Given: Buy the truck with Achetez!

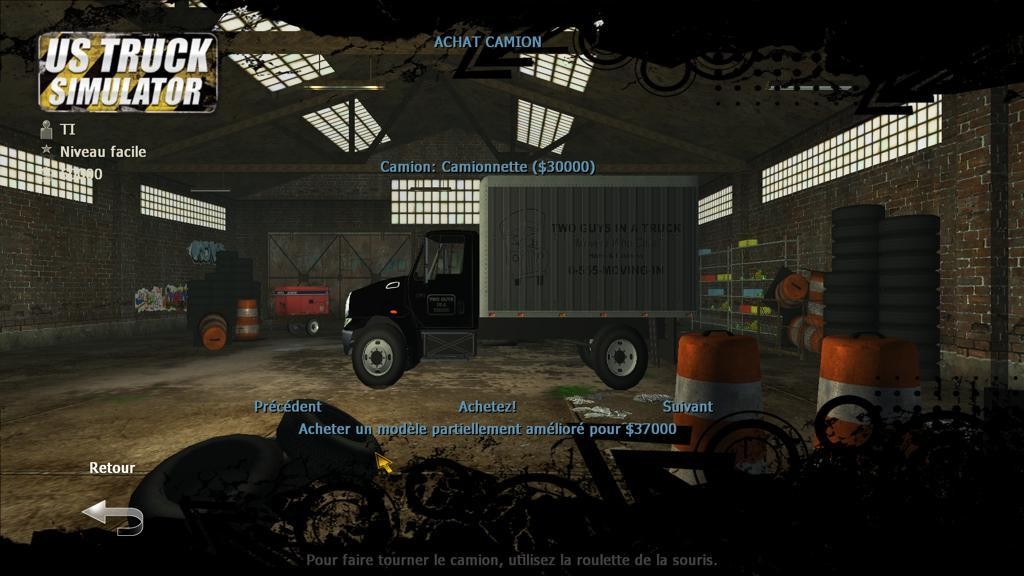Looking at the screenshot, I should [487, 407].
